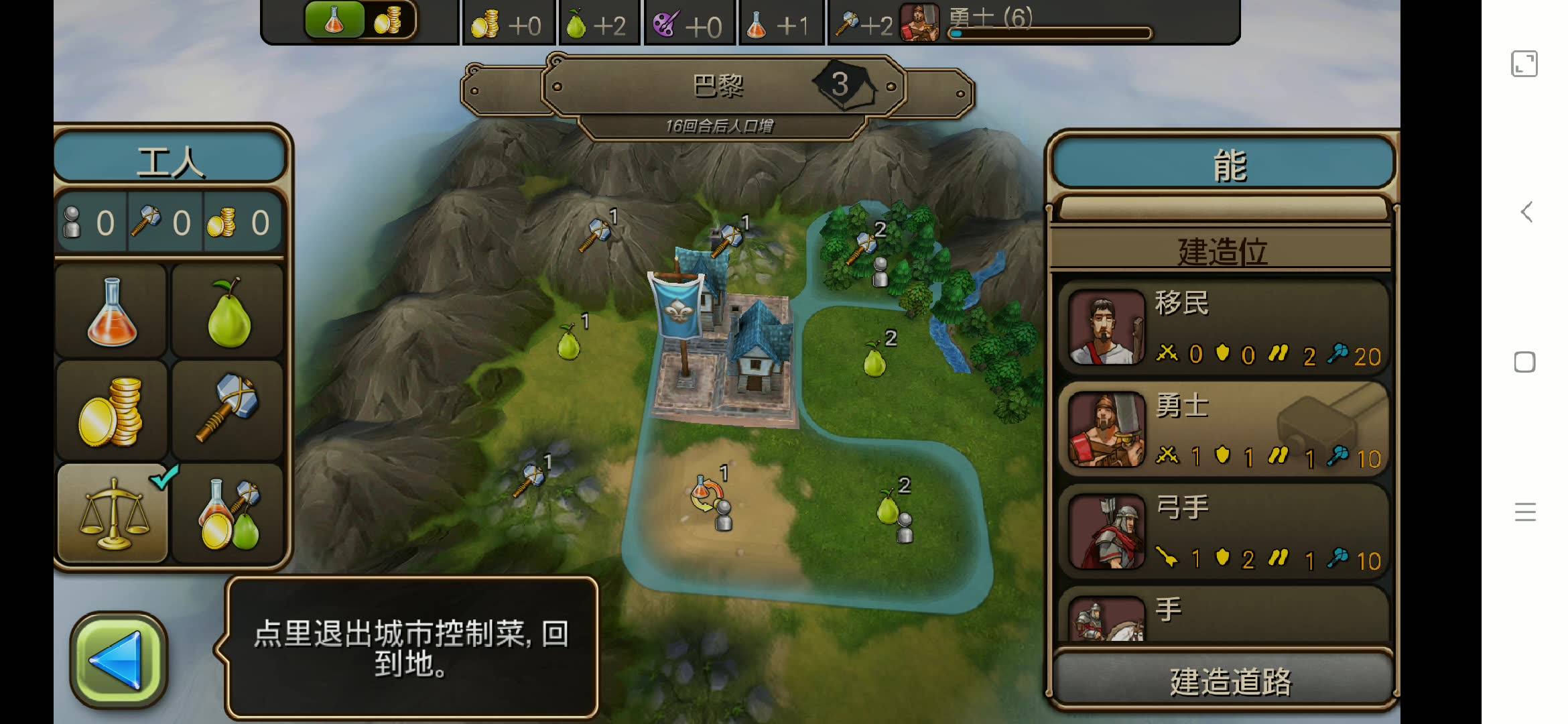
Task: Select the horseman unit build entry
Action: (1222, 615)
